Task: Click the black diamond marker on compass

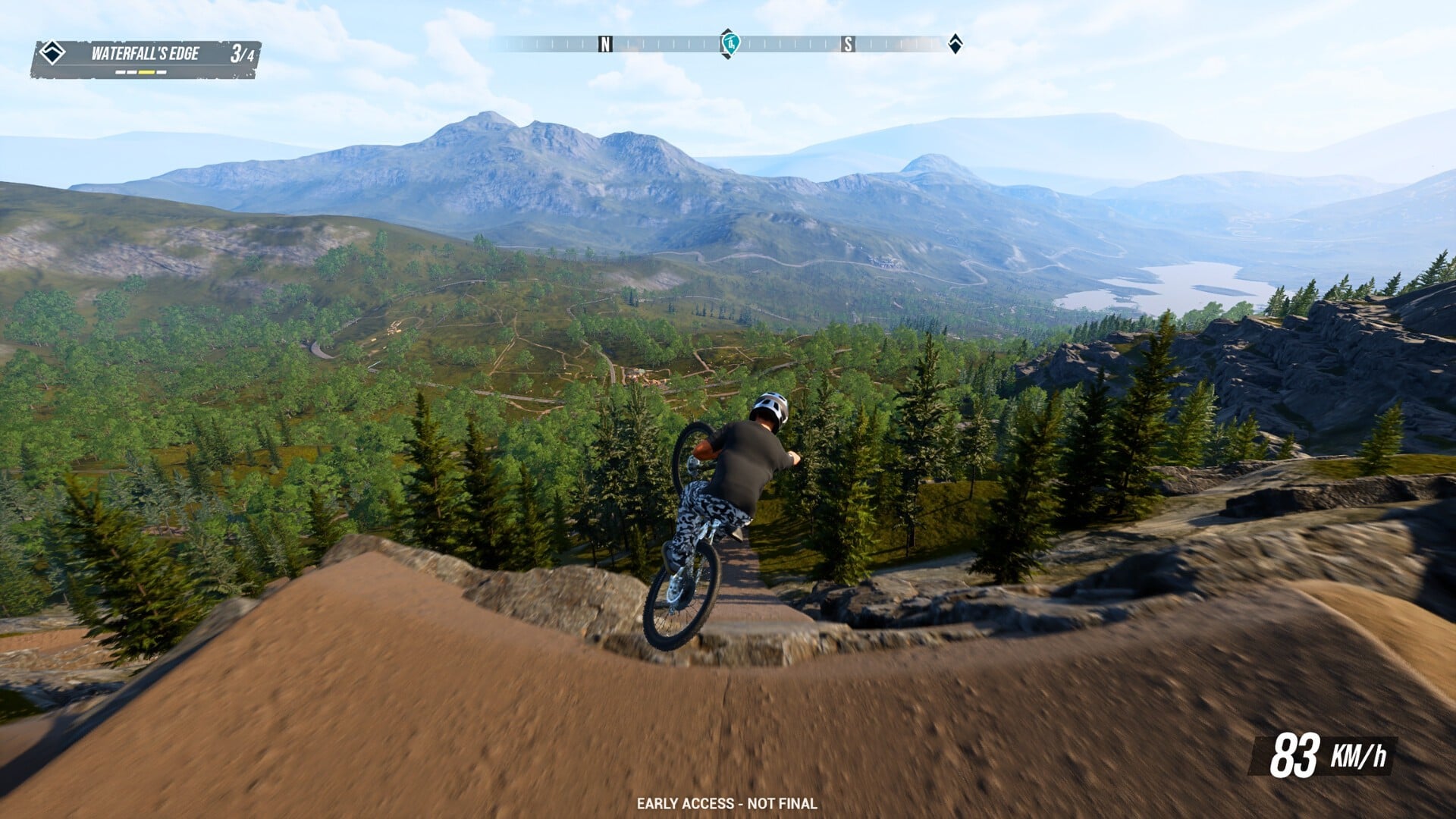Action: coord(955,43)
